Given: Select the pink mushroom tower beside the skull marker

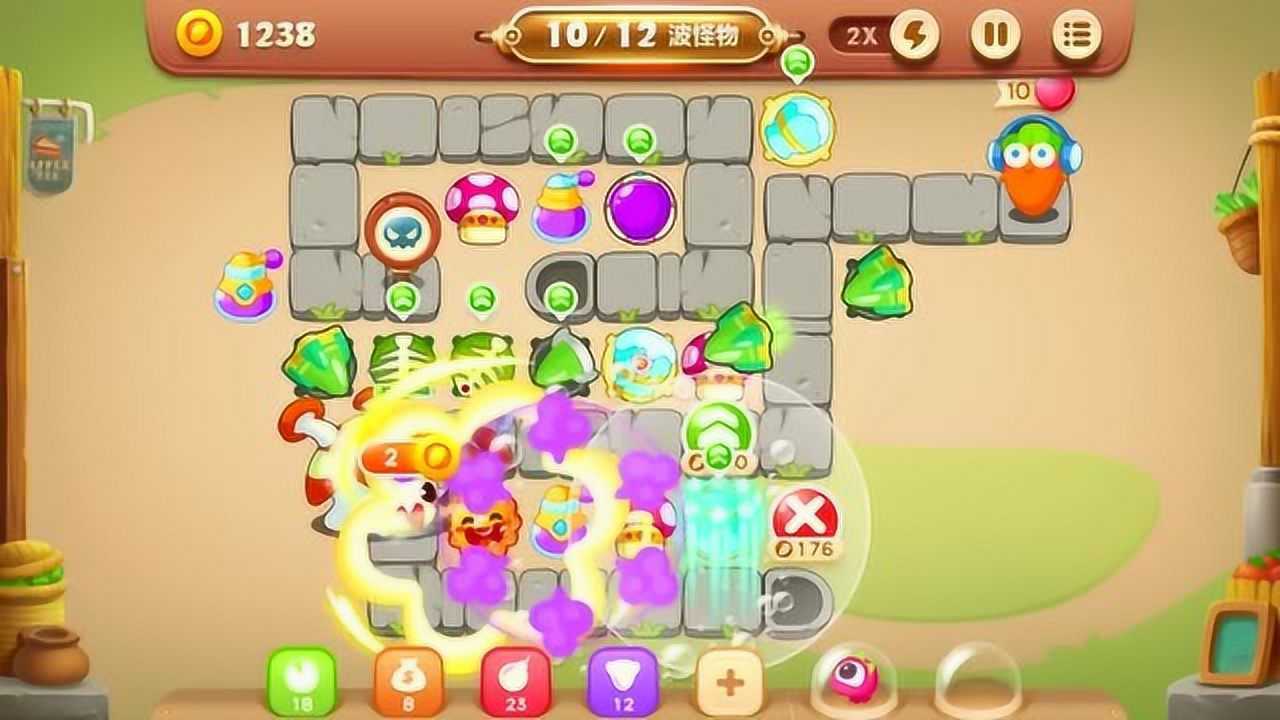Looking at the screenshot, I should coord(482,207).
